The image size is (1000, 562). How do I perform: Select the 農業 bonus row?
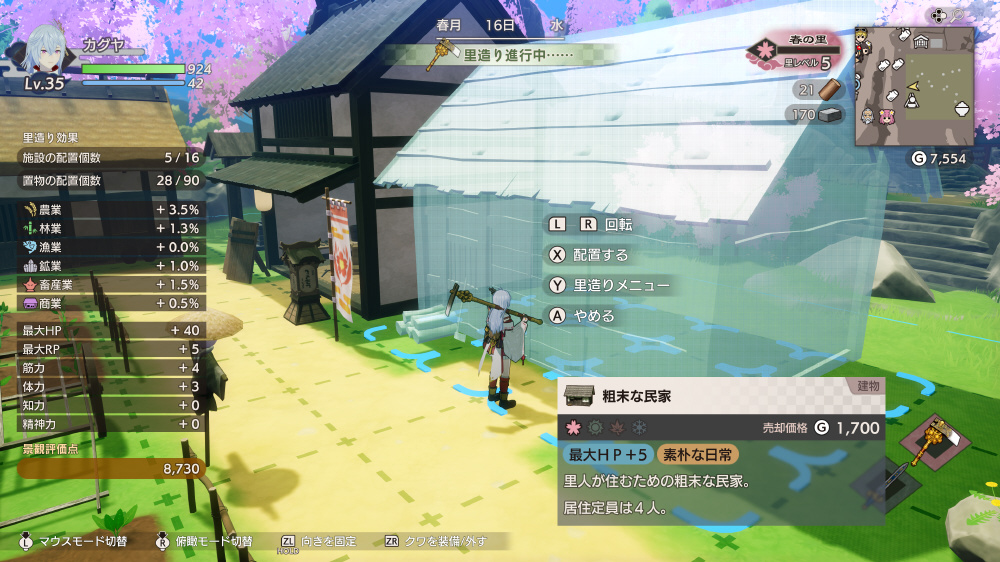pyautogui.click(x=112, y=210)
